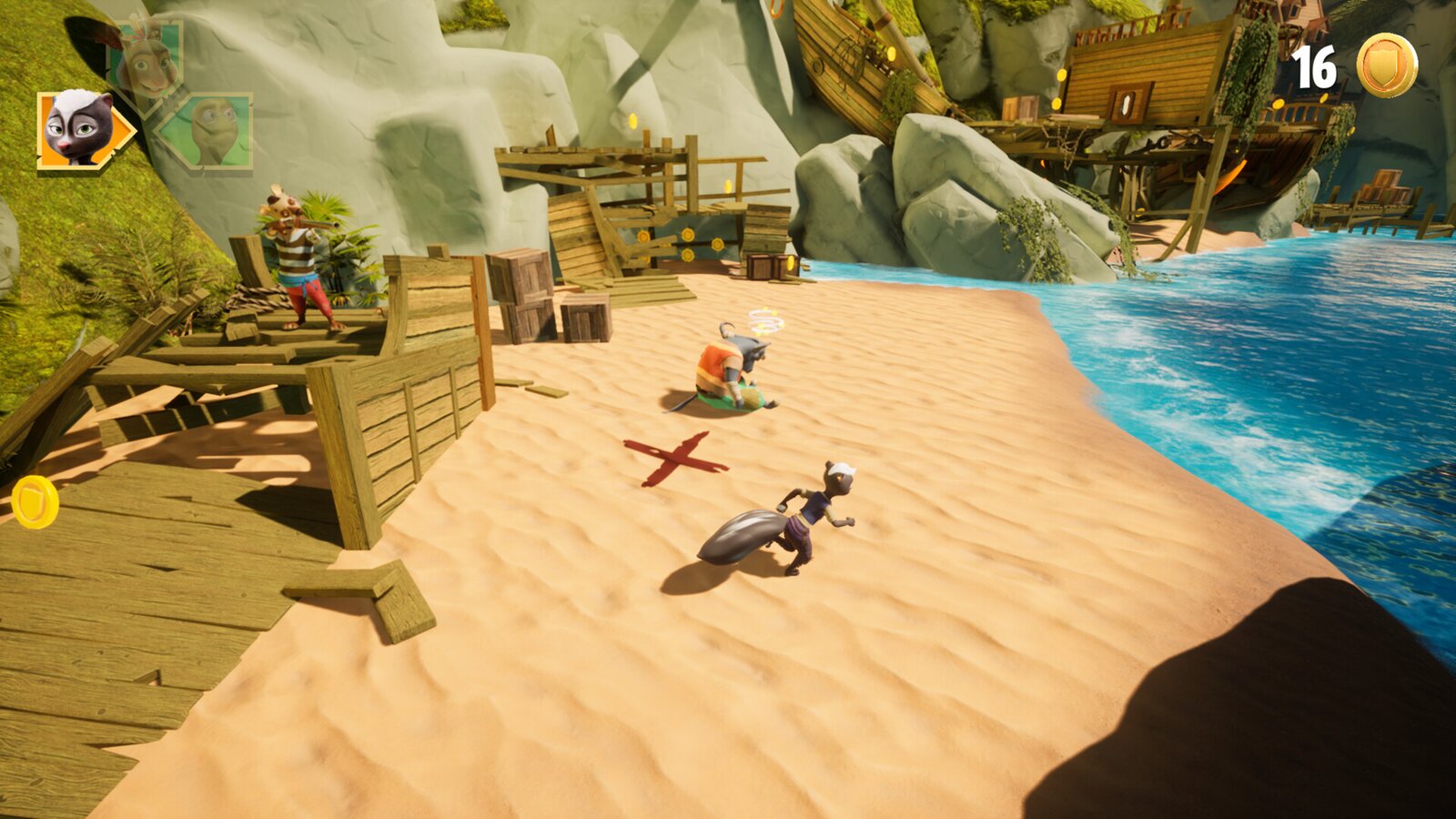Click the gold coin counter icon
1456x819 pixels.
1386,66
